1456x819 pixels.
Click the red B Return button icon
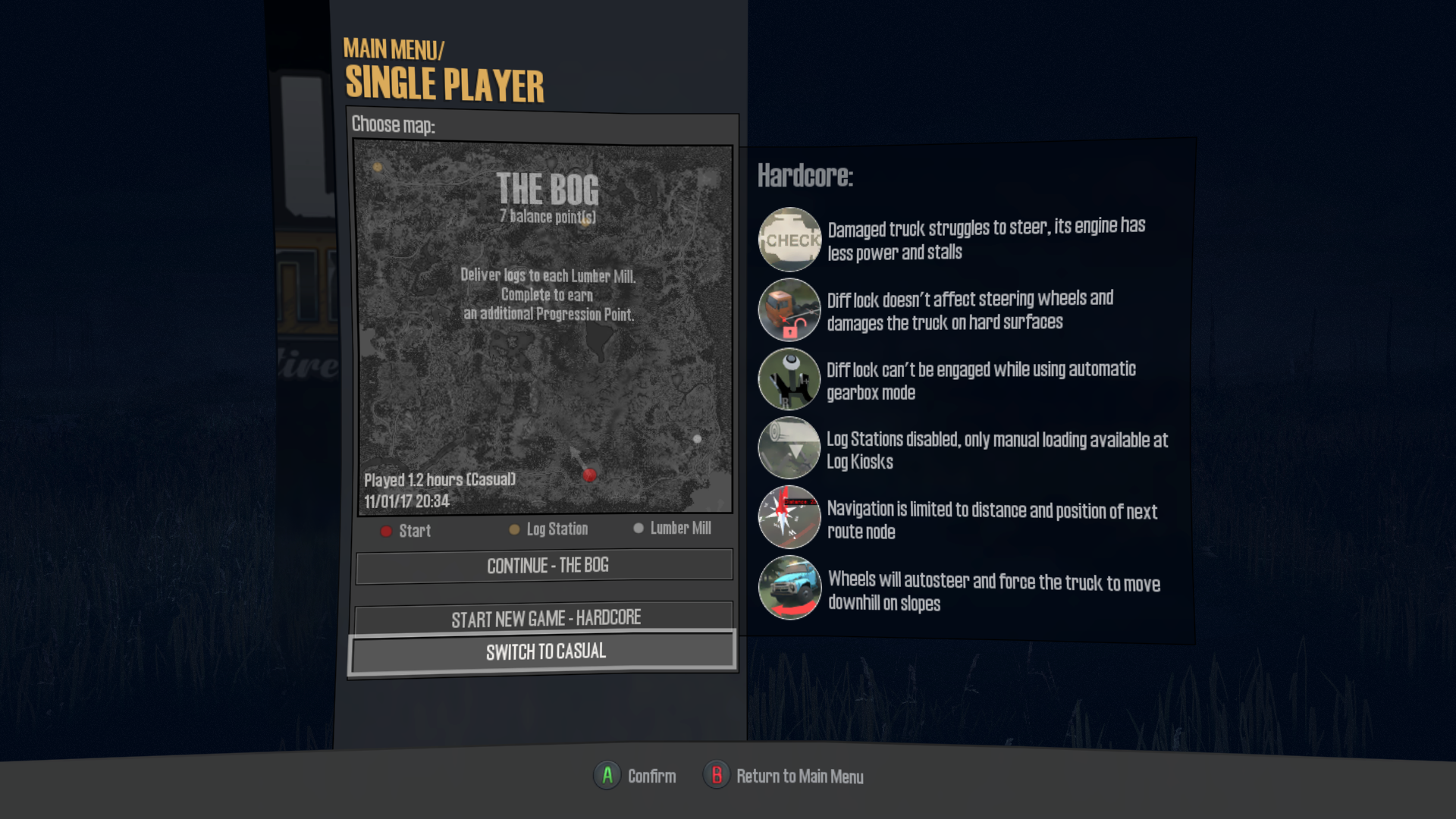pos(717,776)
